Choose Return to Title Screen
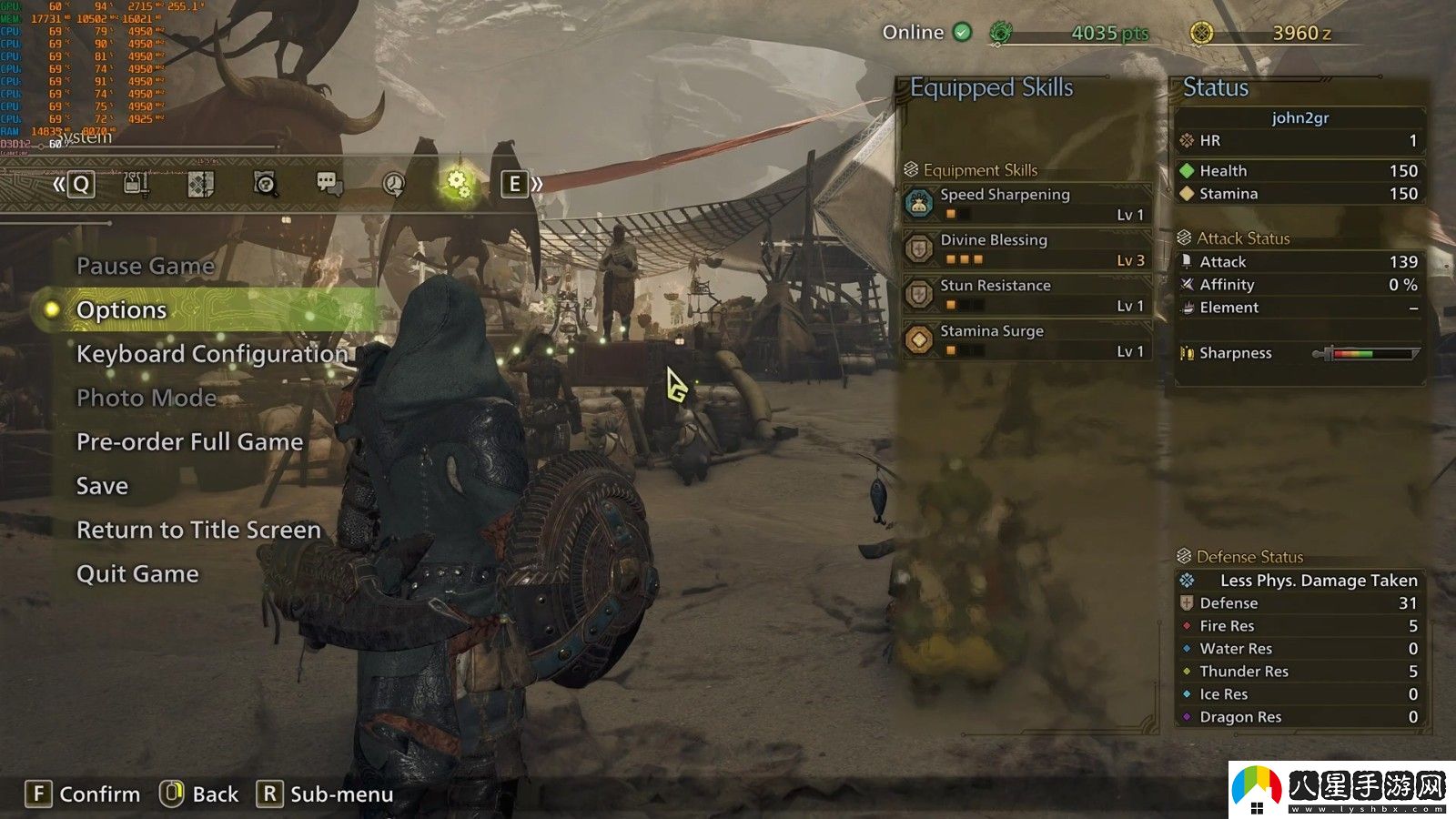The height and width of the screenshot is (819, 1456). pos(198,530)
